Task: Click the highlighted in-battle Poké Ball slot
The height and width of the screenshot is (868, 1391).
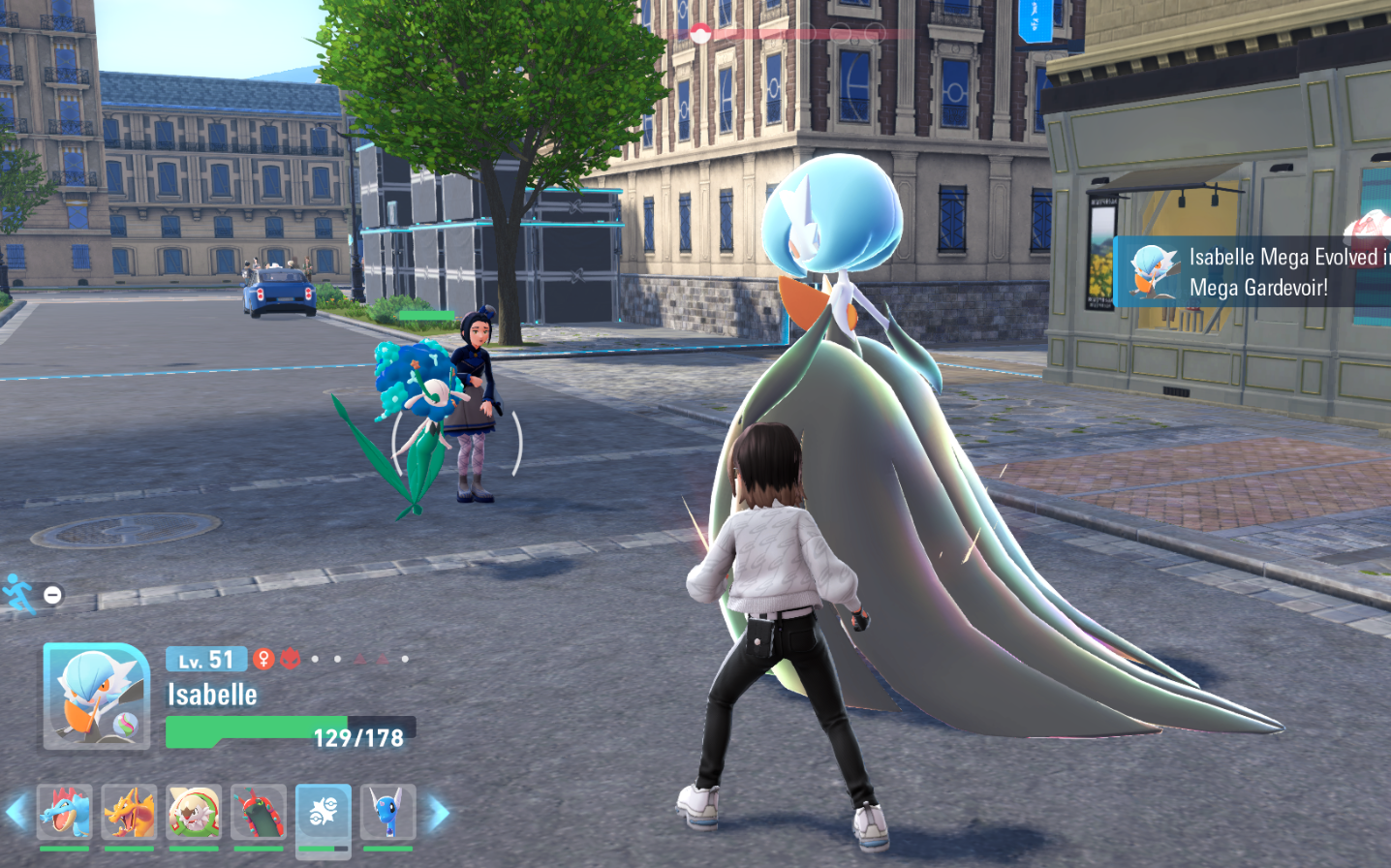Action: [x=324, y=812]
